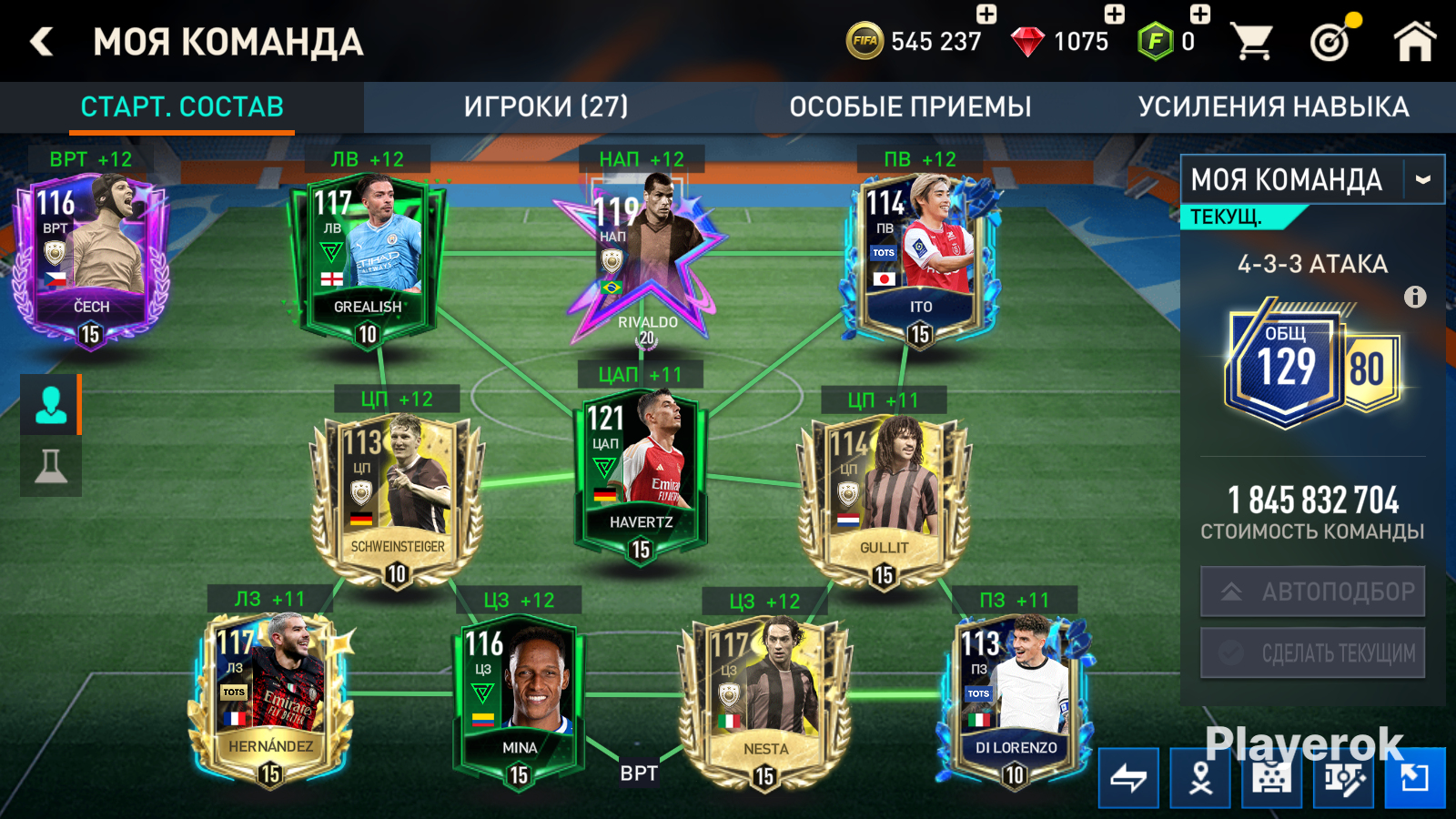Open the shopping cart store

coord(1251,42)
